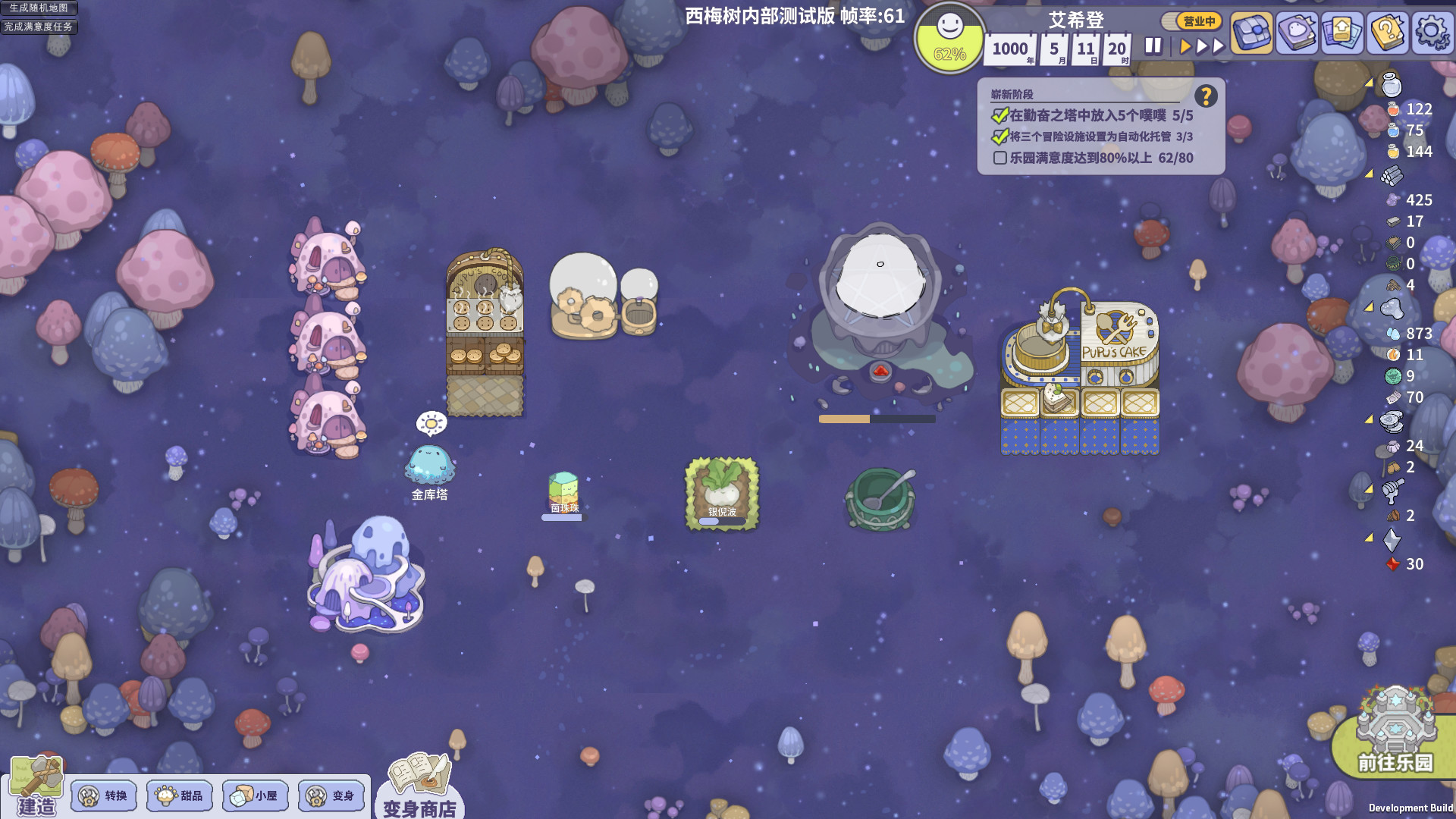The height and width of the screenshot is (819, 1456).
Task: Click the quest panel question mark icon
Action: coord(1206,96)
